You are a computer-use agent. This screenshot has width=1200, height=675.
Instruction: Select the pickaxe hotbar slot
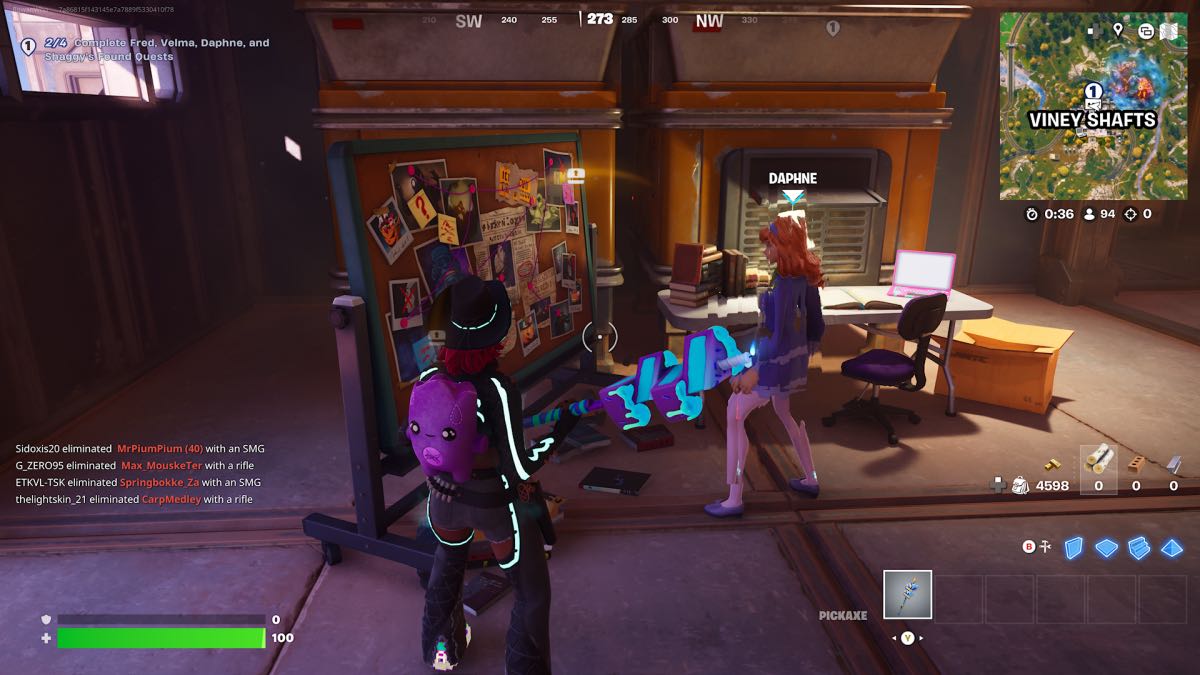908,595
